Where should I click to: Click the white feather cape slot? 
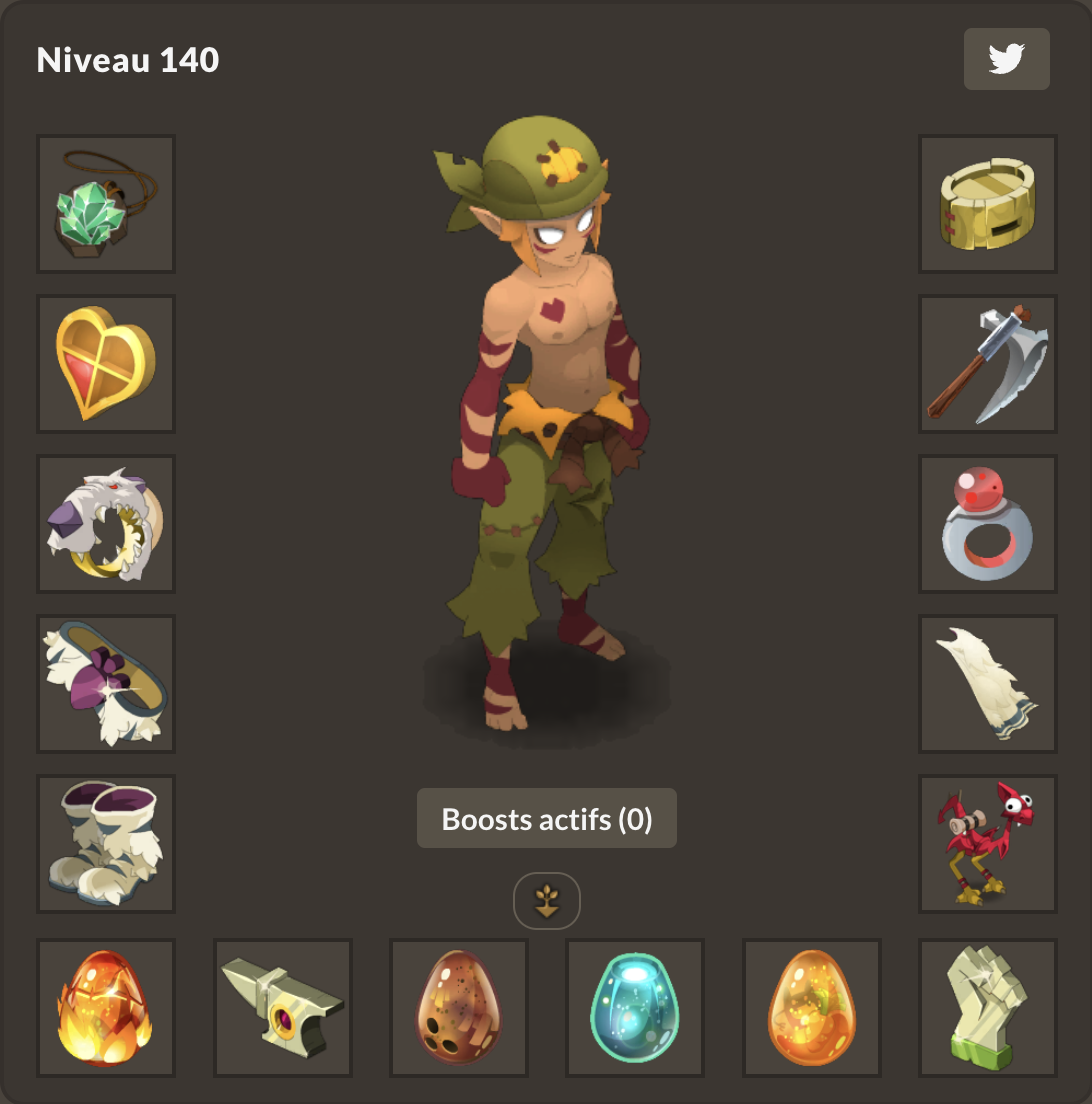[x=987, y=684]
